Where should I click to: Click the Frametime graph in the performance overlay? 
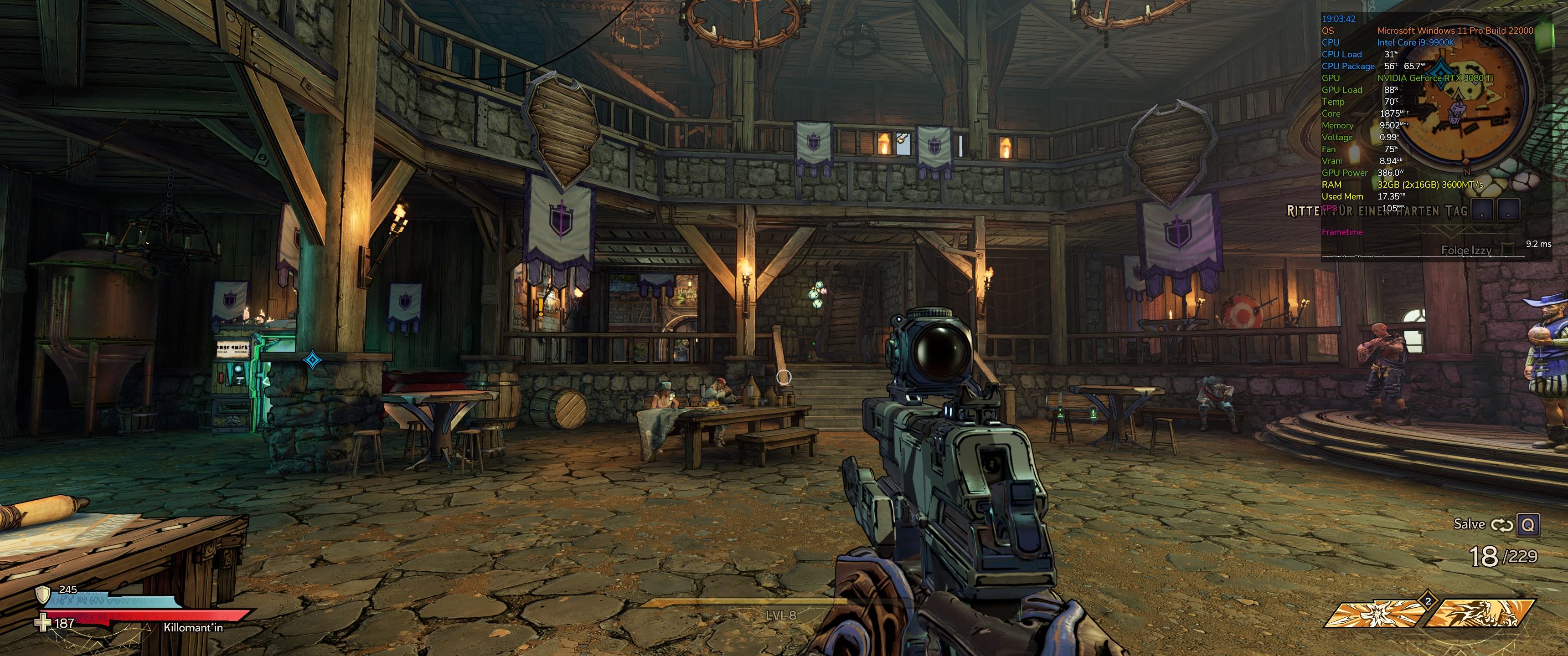pyautogui.click(x=1424, y=256)
